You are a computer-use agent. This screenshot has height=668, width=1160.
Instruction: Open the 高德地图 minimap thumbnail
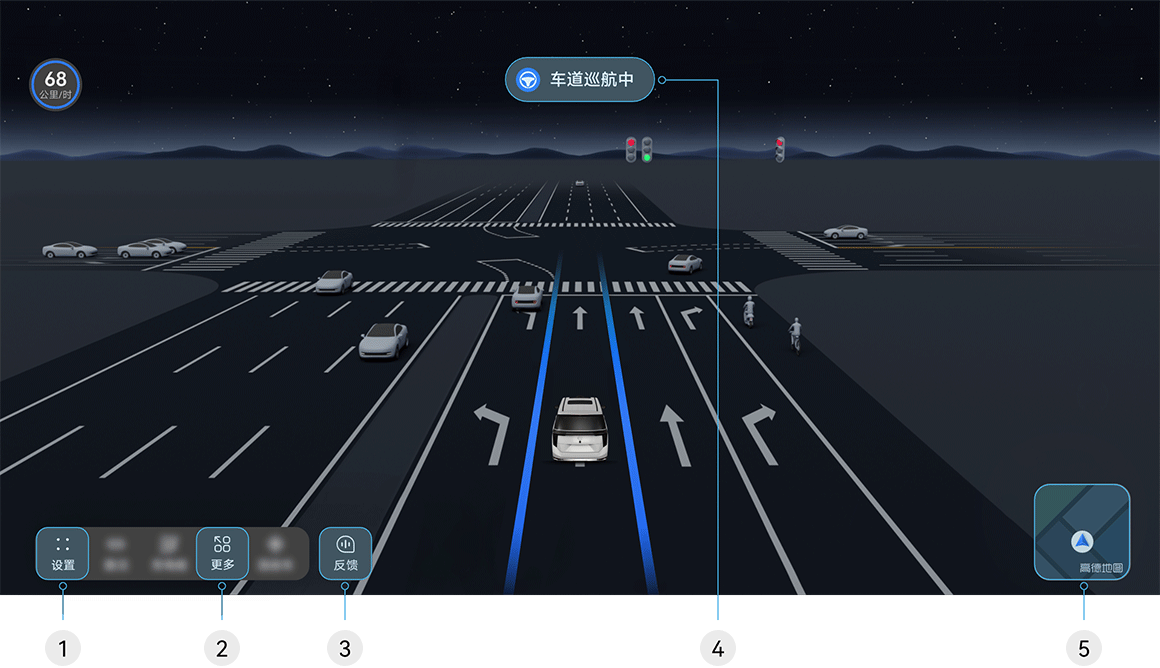1082,532
